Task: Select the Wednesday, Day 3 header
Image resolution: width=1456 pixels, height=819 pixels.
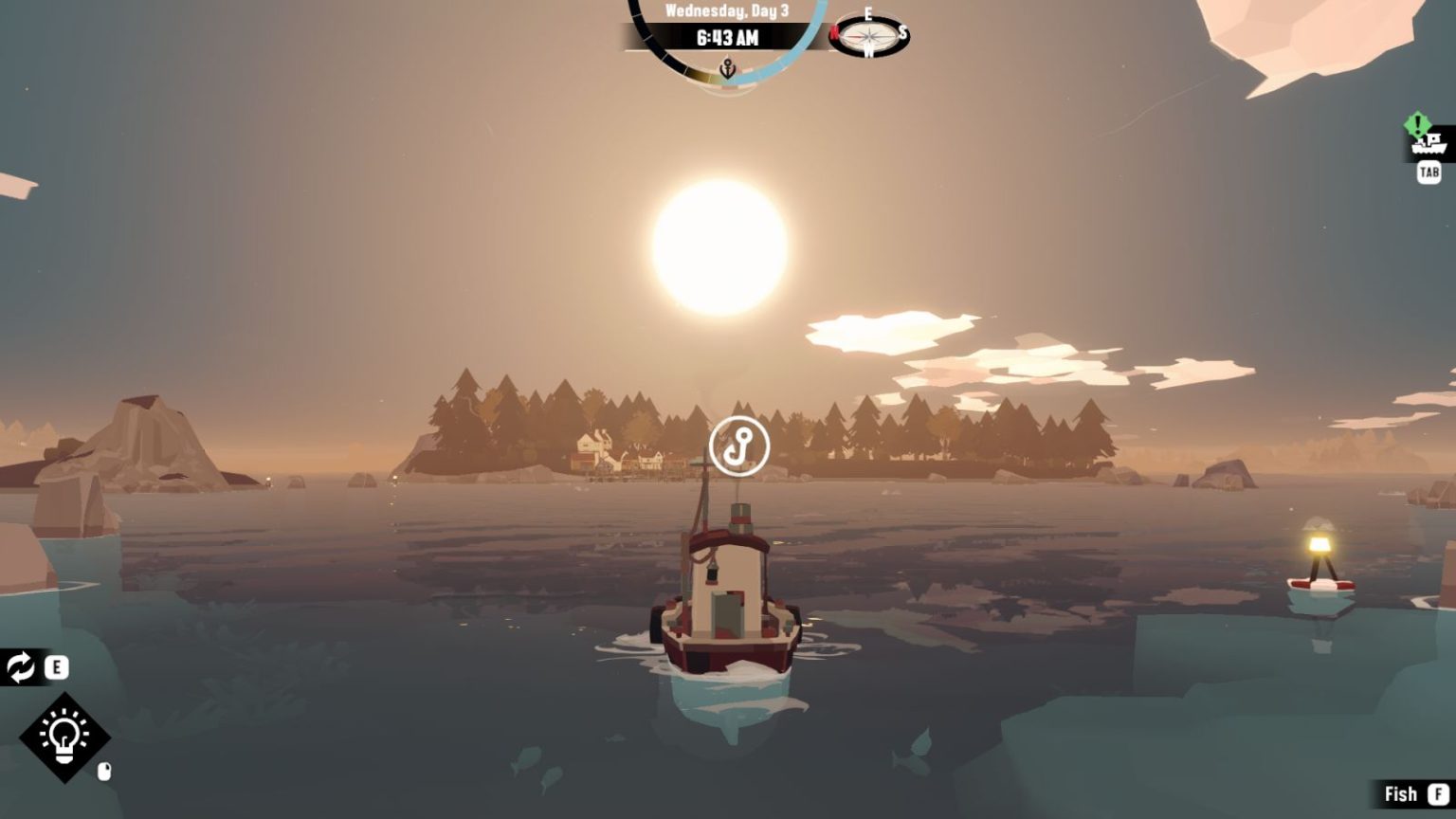Action: tap(726, 11)
